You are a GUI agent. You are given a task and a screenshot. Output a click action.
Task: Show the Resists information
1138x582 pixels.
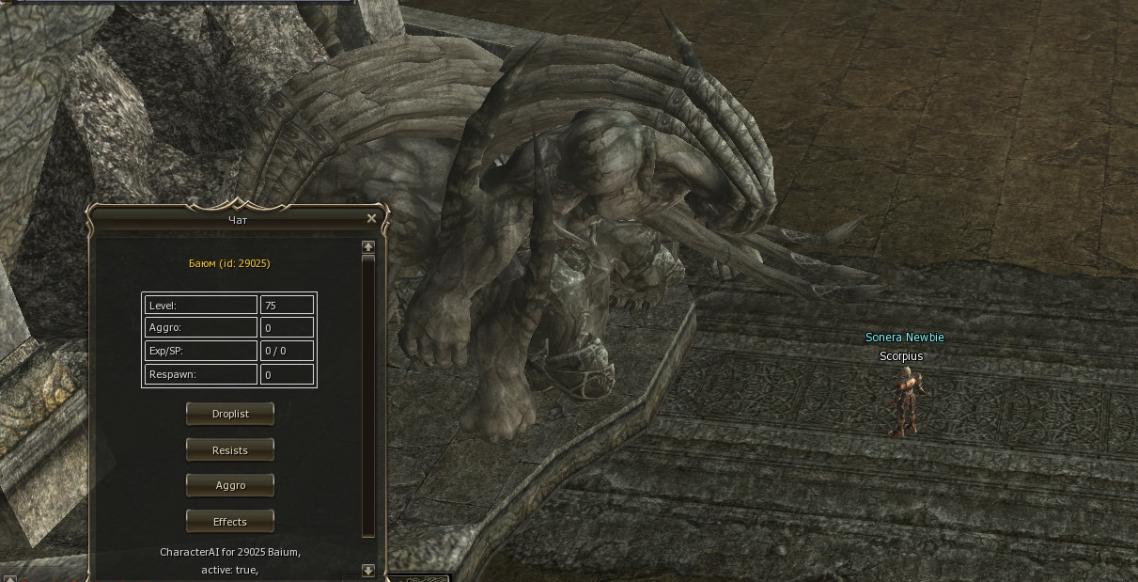click(230, 450)
